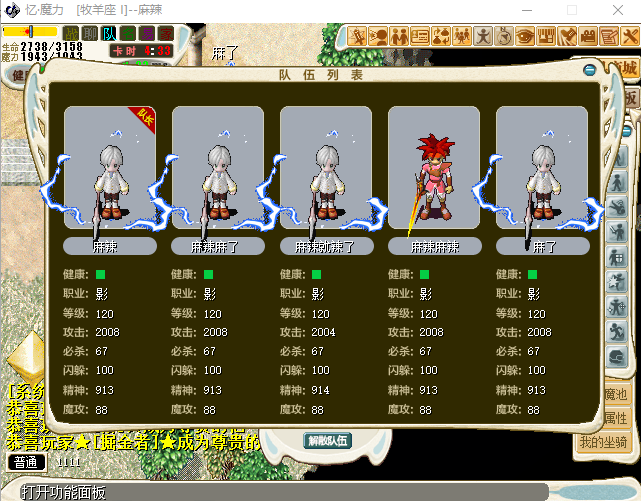Toggle the 战 battle mode button
The height and width of the screenshot is (501, 641).
[73, 34]
